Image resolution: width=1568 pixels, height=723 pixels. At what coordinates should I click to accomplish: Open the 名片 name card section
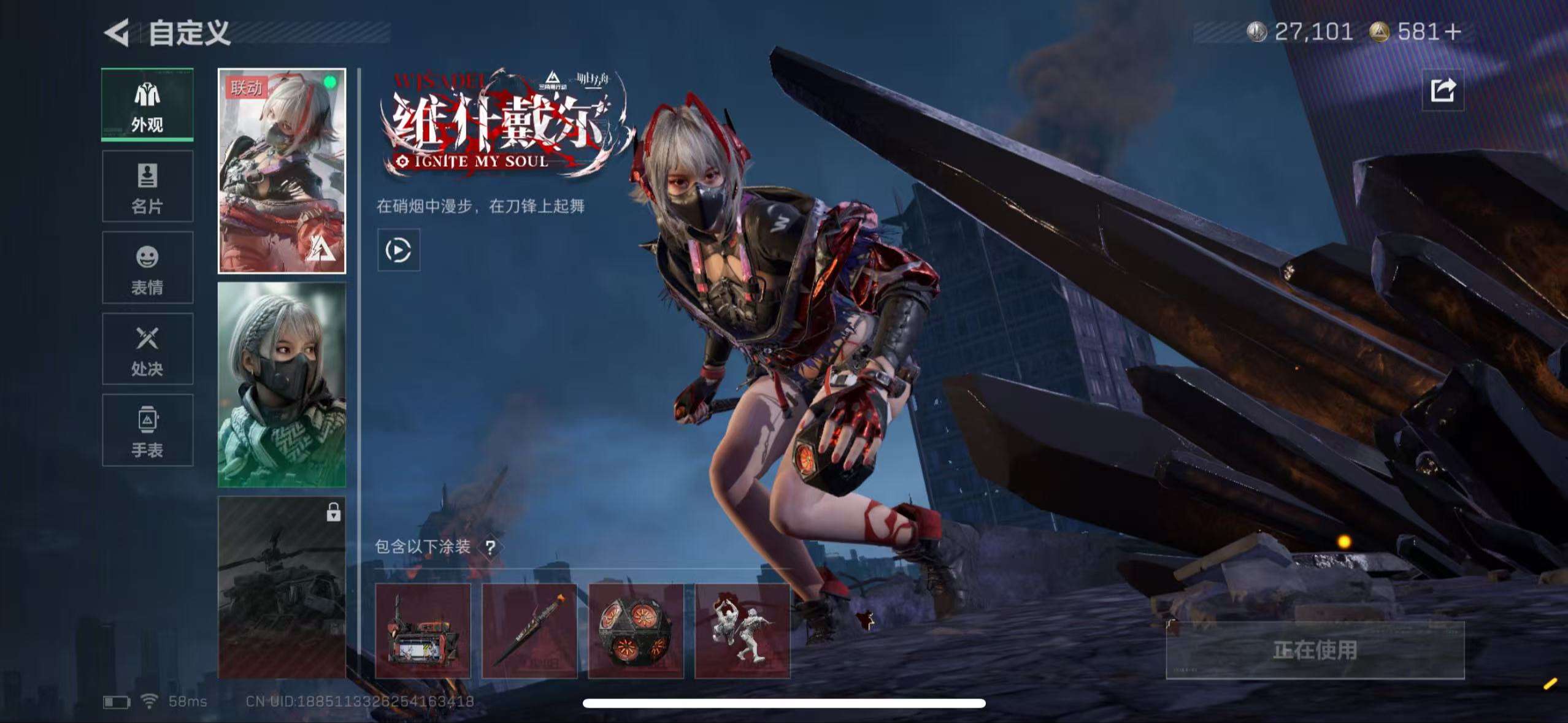(x=147, y=185)
